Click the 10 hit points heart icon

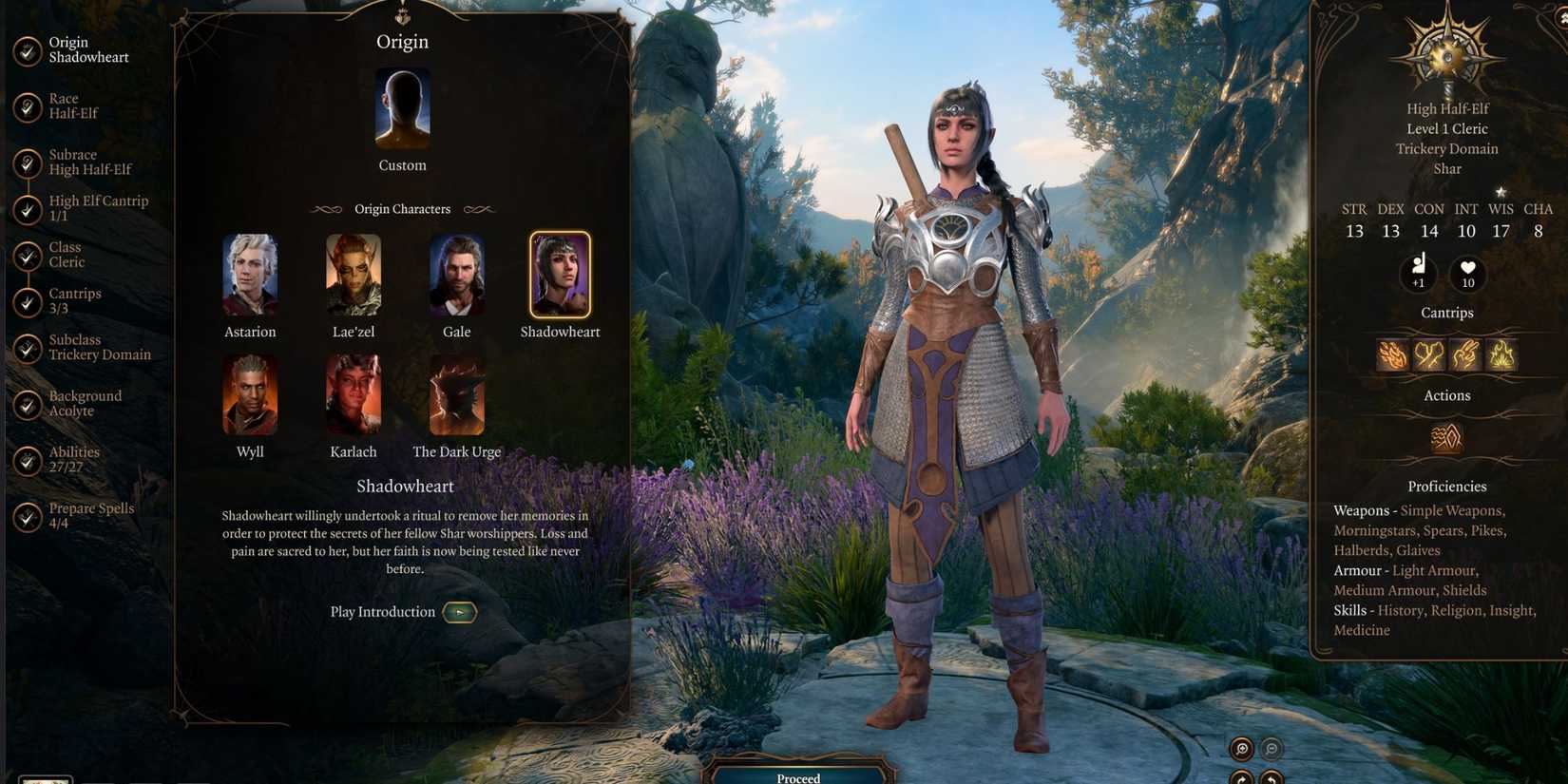(1468, 275)
